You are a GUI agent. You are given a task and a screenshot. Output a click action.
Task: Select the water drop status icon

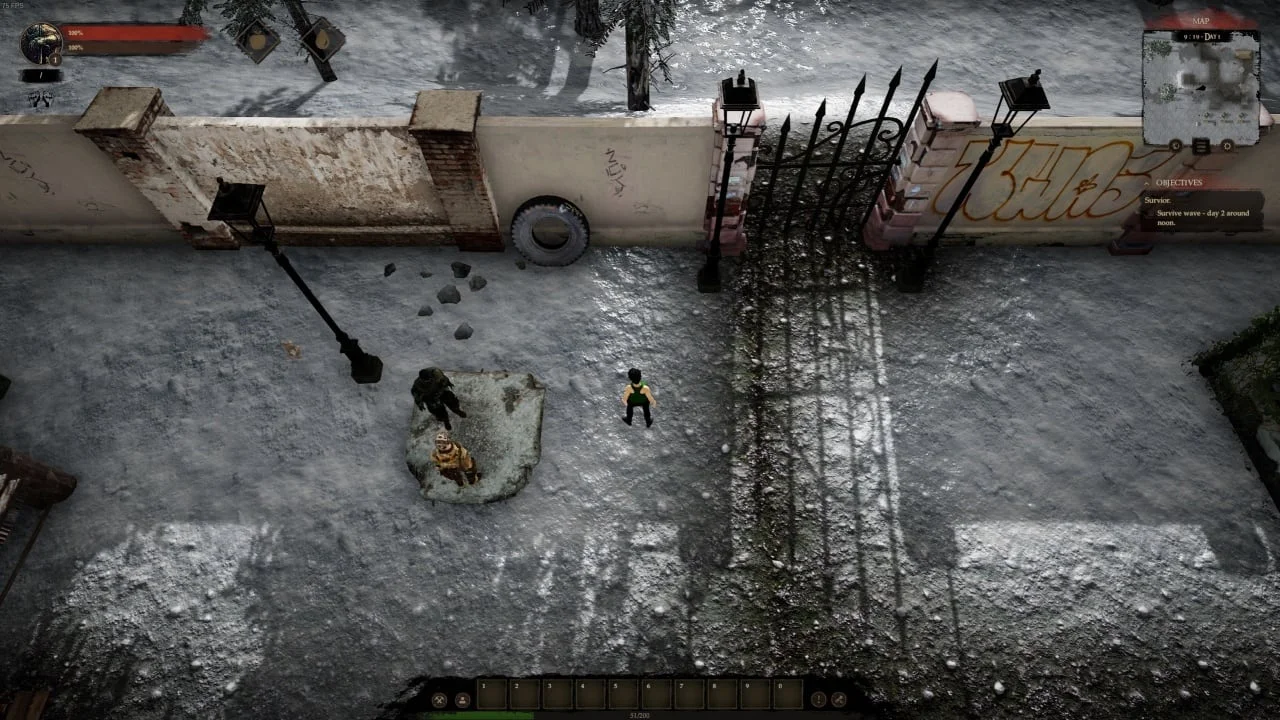[x=322, y=40]
